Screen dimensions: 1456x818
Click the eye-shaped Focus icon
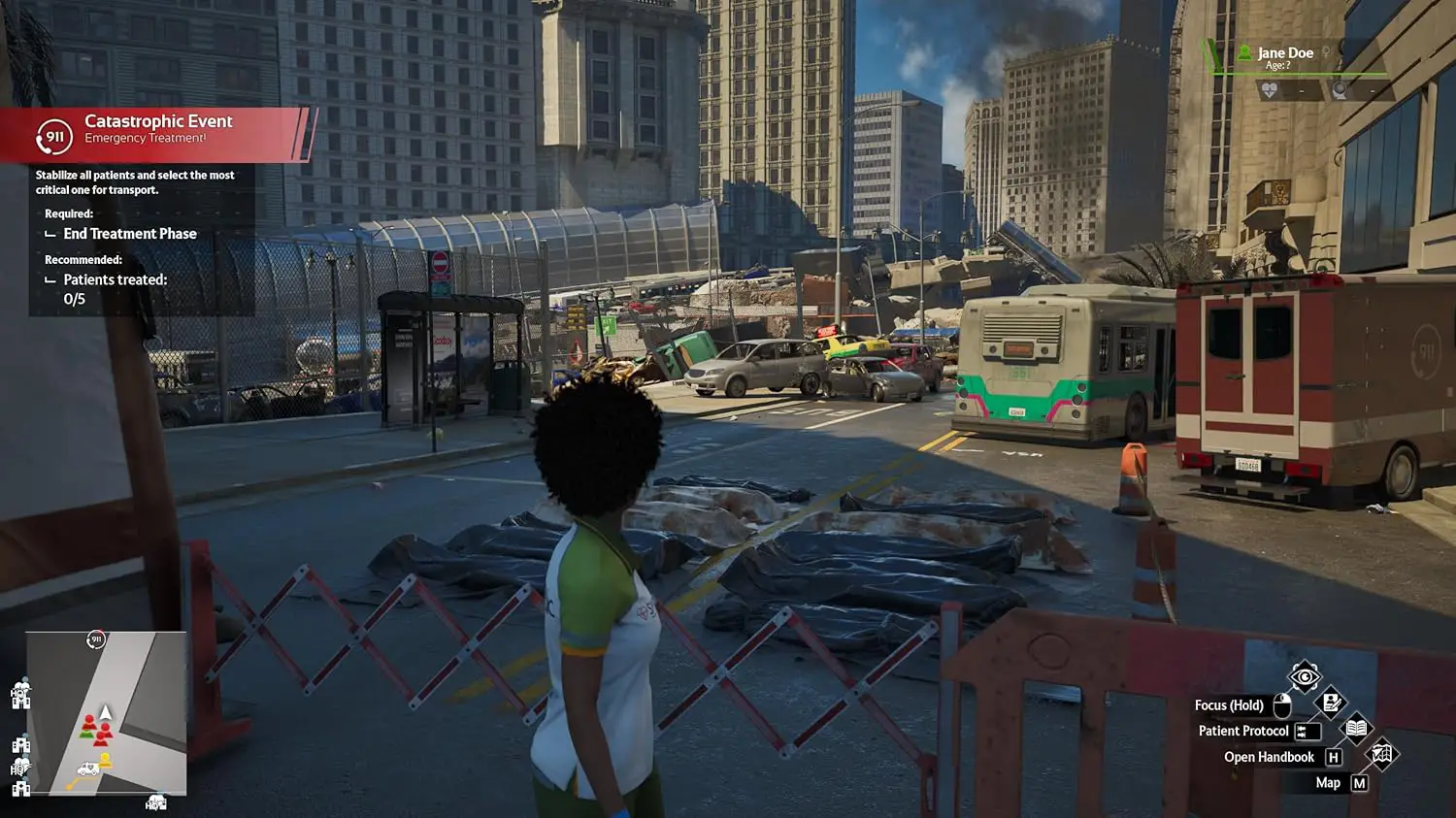[1305, 676]
